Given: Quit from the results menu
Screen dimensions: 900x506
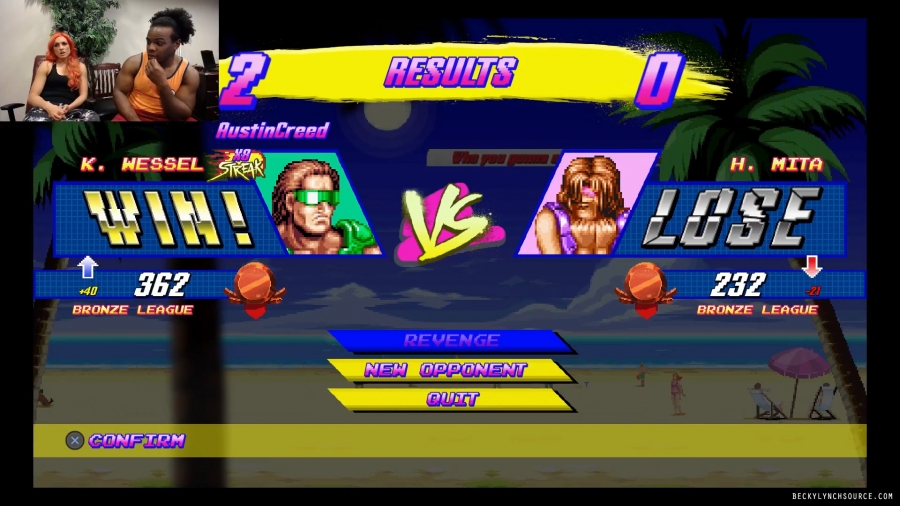Looking at the screenshot, I should pos(452,399).
